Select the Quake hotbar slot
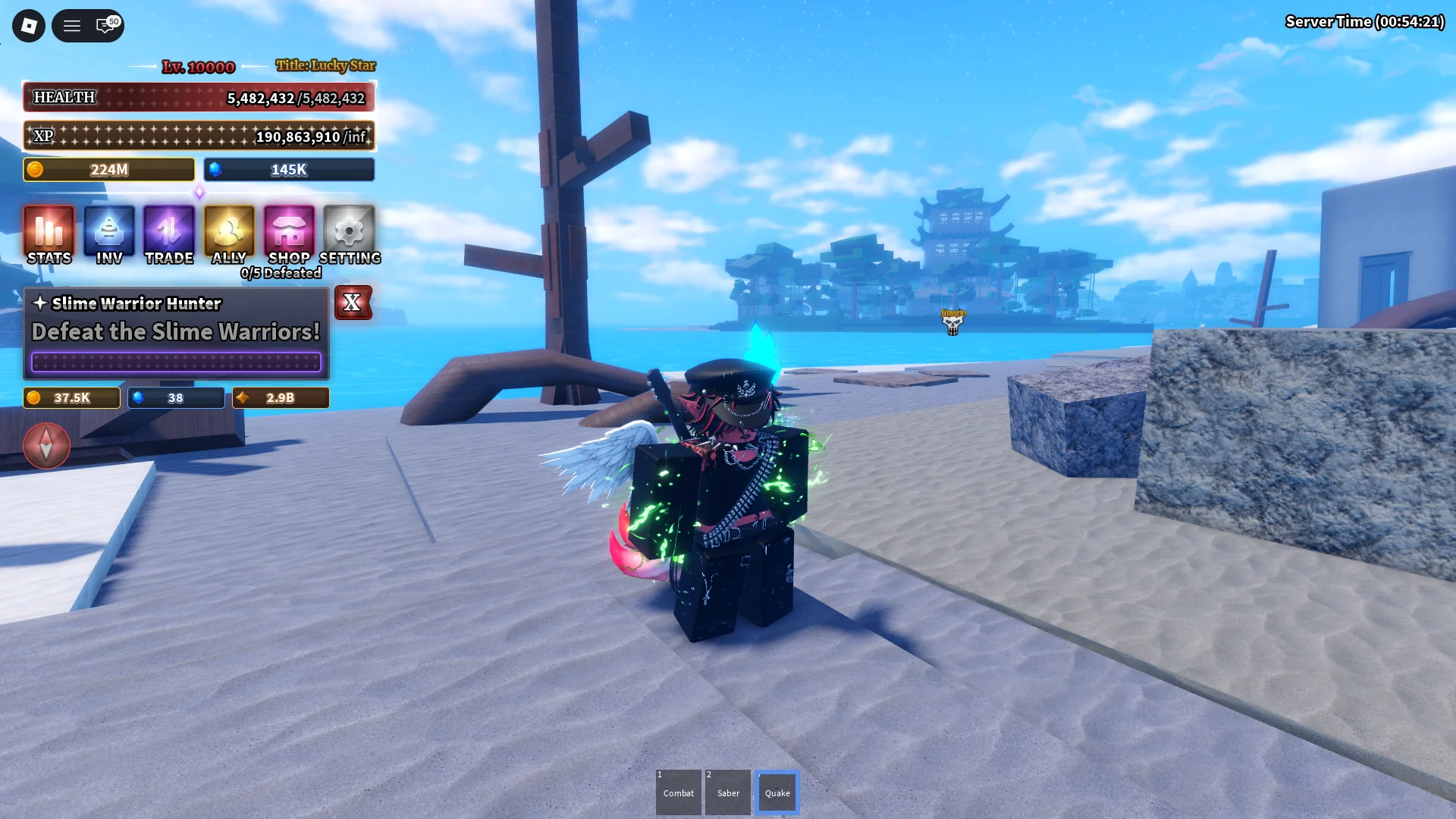Image resolution: width=1456 pixels, height=819 pixels. (777, 792)
